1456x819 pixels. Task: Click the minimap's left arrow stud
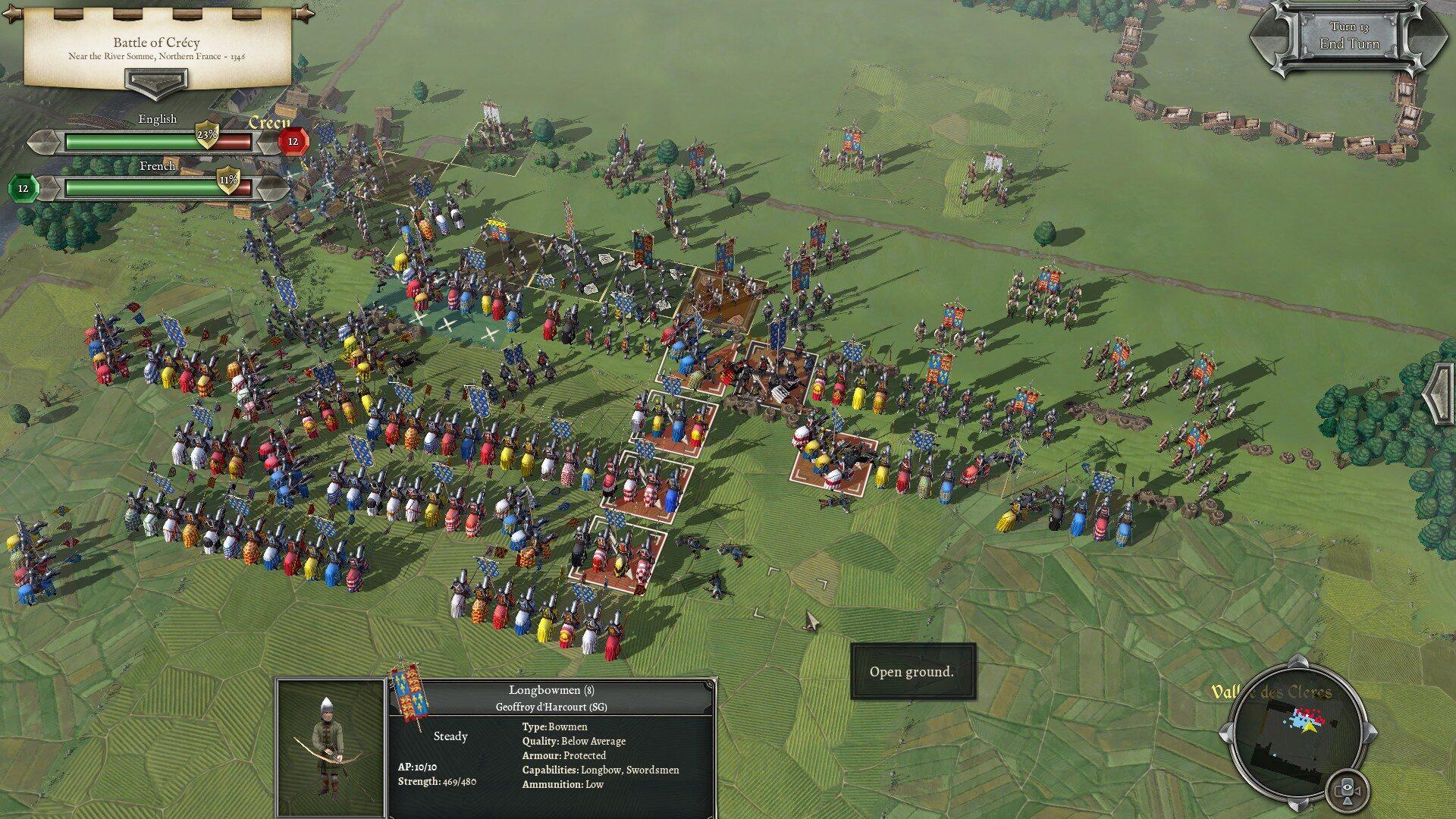1226,733
